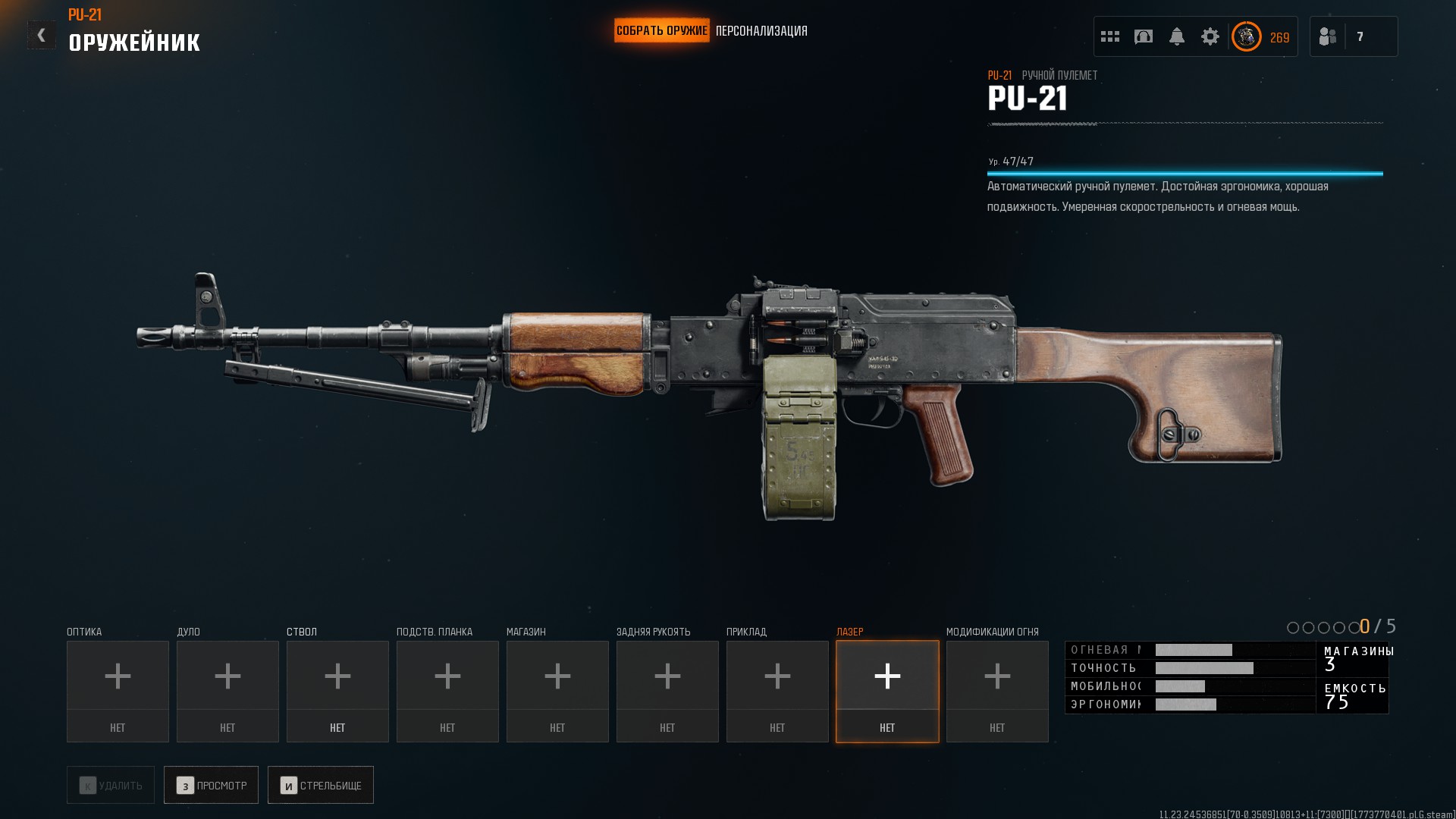Click the Удалить button
Image resolution: width=1456 pixels, height=819 pixels.
[111, 786]
